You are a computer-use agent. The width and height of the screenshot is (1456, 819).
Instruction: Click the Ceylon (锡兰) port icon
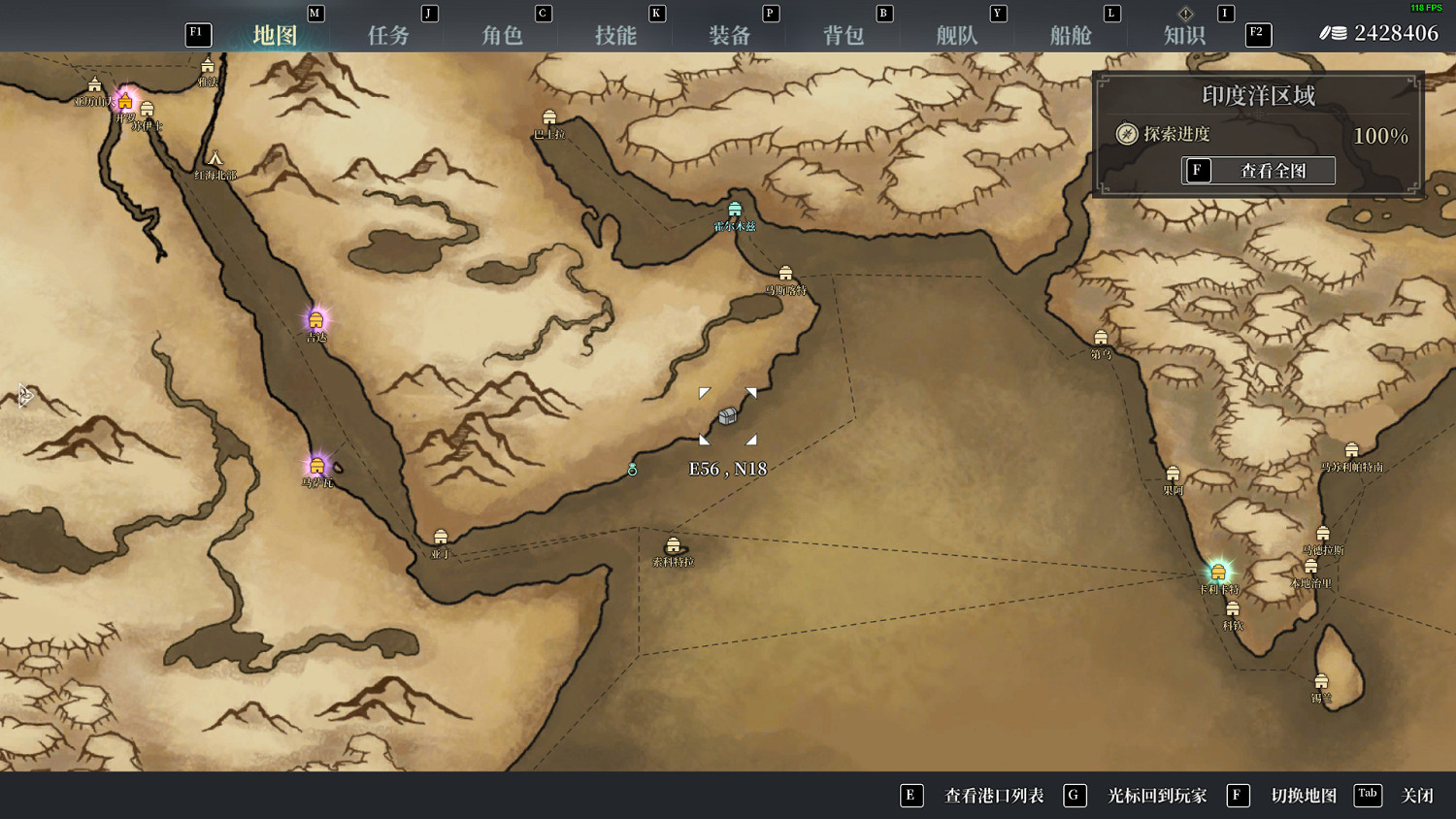tap(1321, 680)
